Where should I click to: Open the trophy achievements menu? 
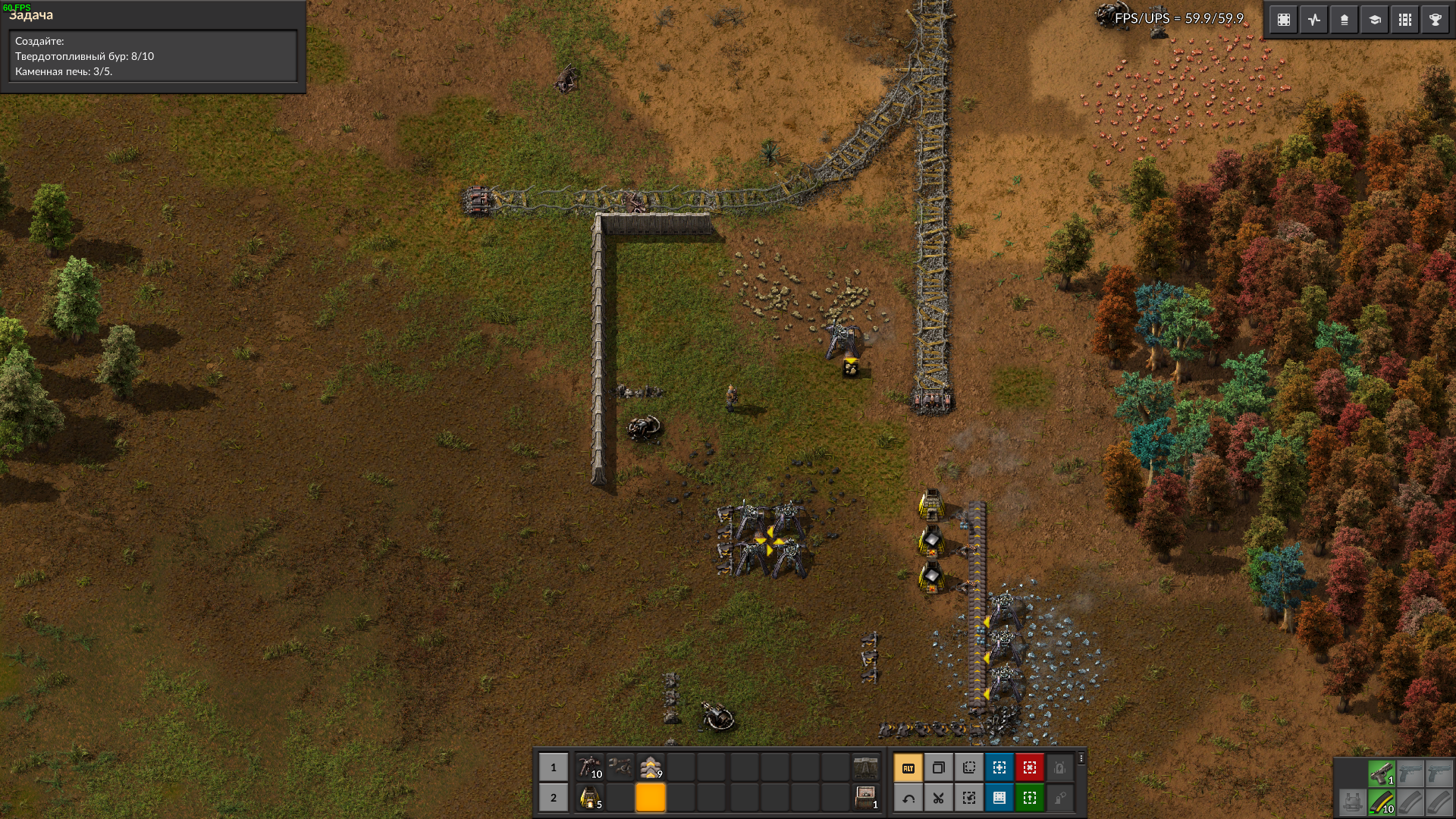(1436, 20)
